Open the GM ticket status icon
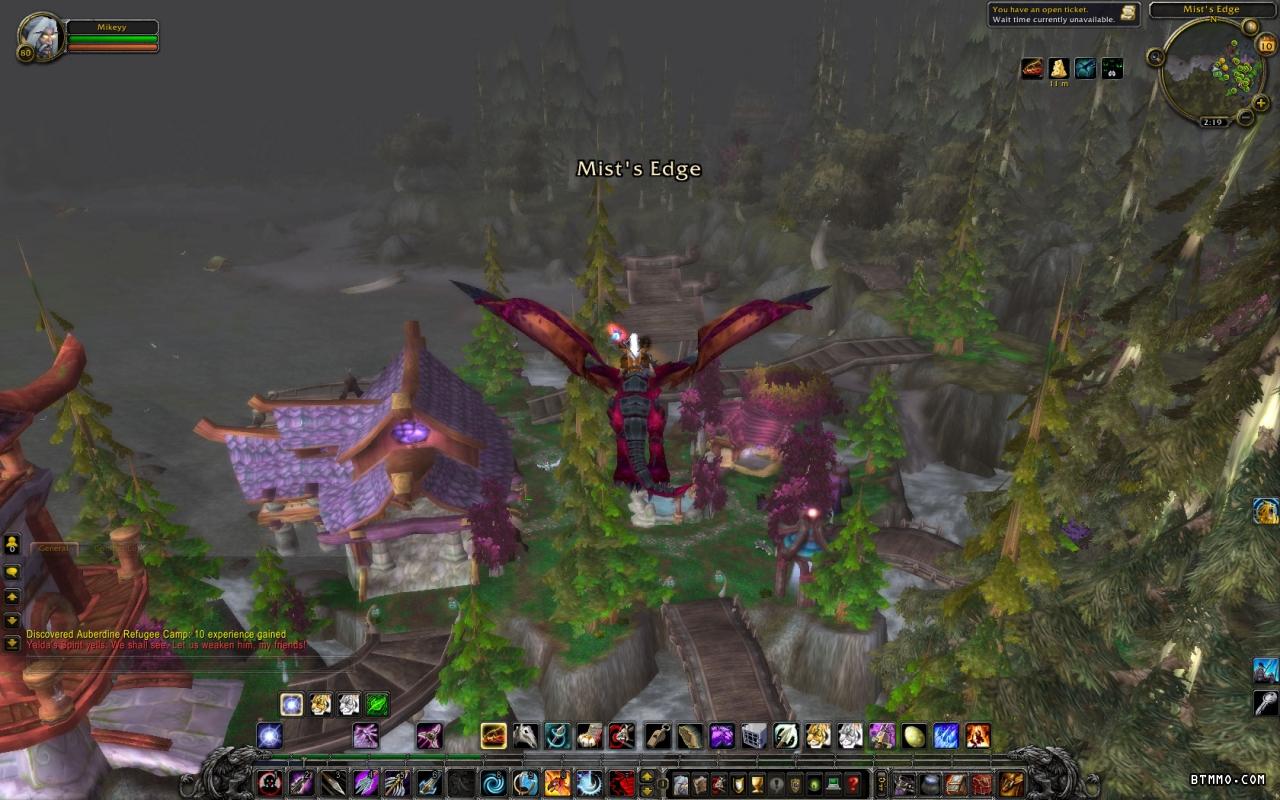The image size is (1280, 800). (x=1127, y=13)
